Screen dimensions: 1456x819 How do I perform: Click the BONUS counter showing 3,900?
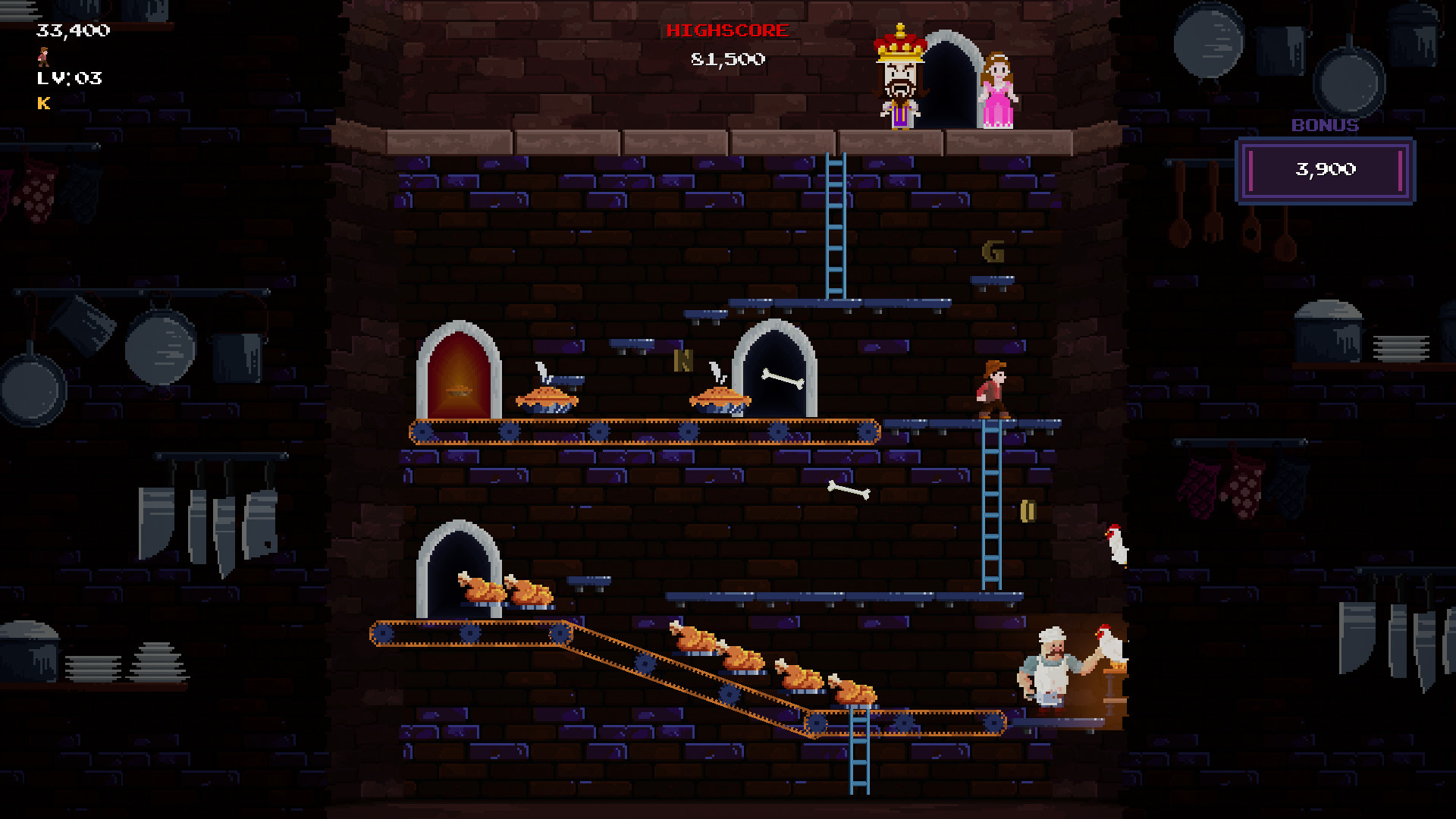[1326, 170]
